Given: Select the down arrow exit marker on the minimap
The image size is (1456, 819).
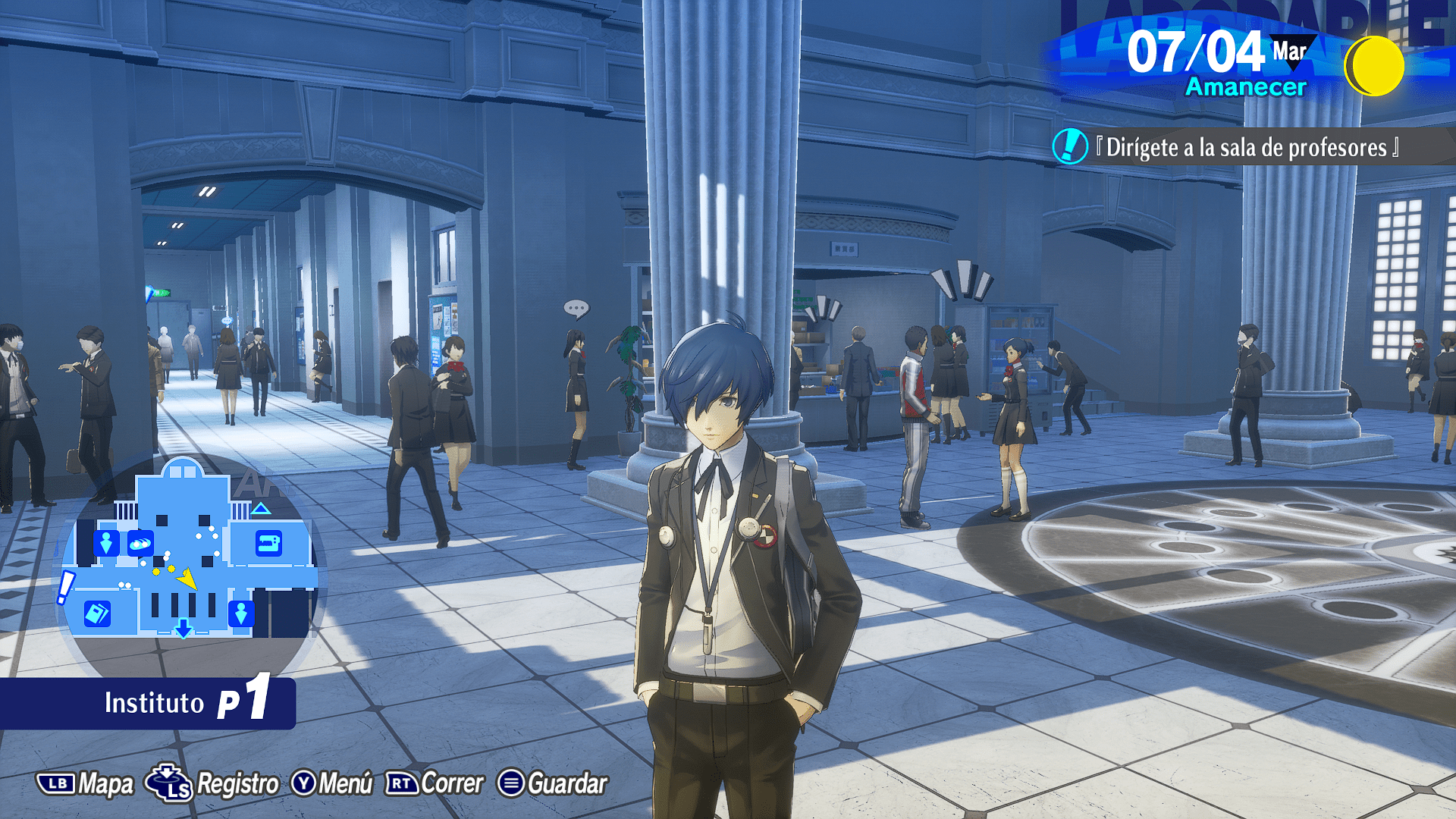Looking at the screenshot, I should [x=184, y=629].
